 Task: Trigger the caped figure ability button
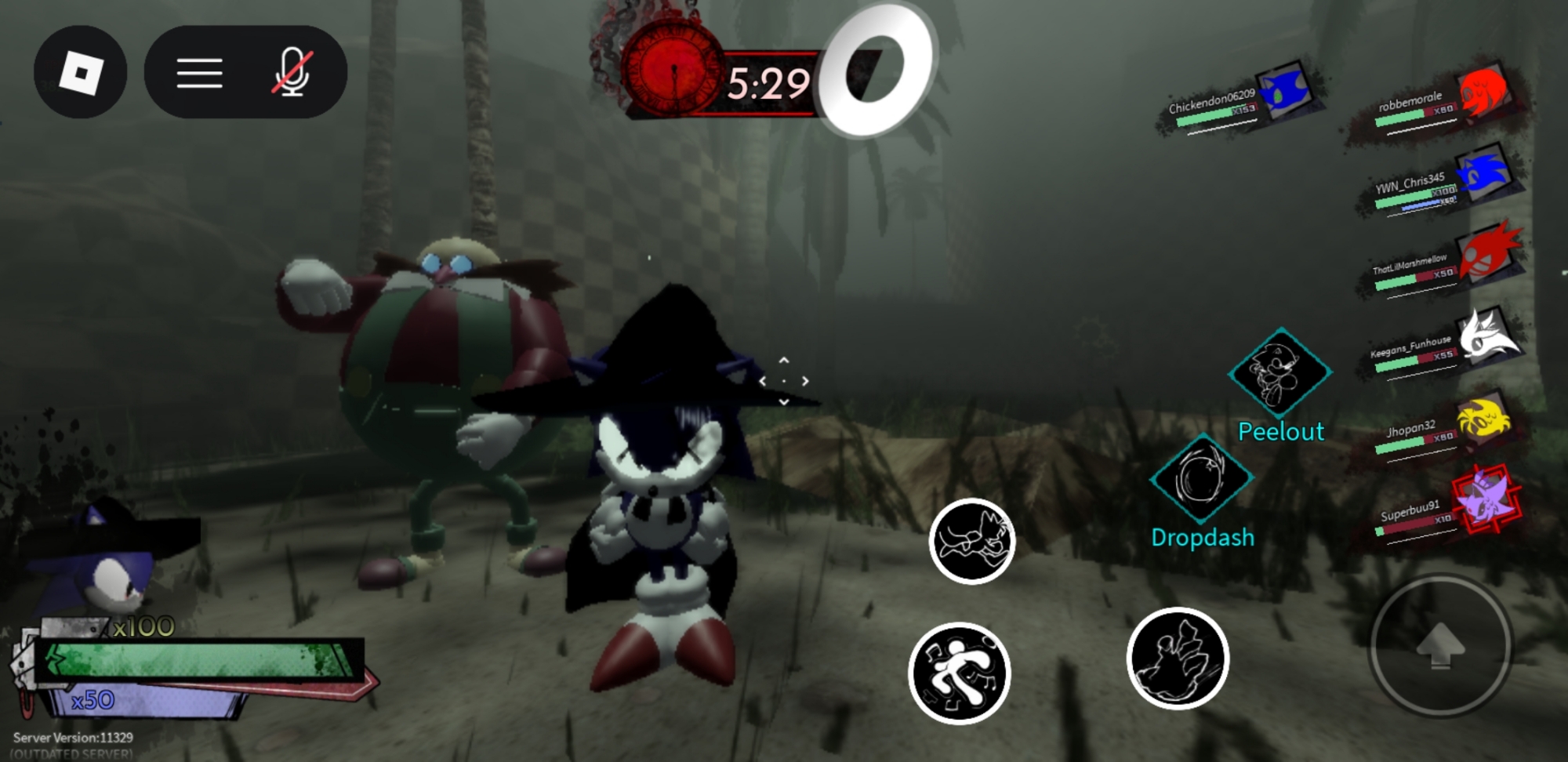pos(1178,658)
